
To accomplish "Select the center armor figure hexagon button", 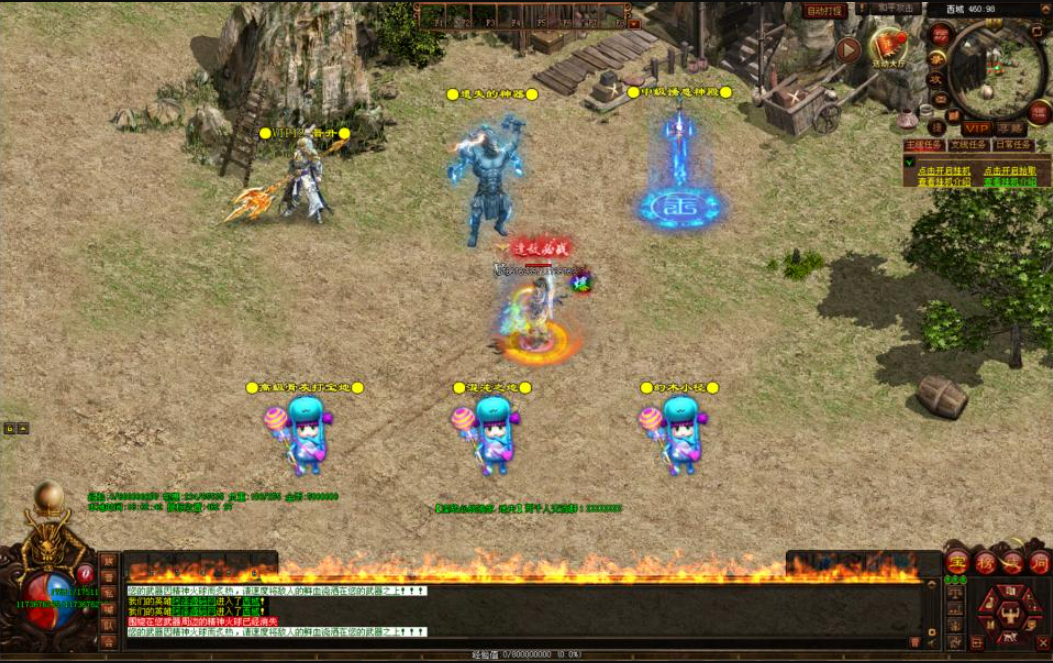I will pos(1010,613).
